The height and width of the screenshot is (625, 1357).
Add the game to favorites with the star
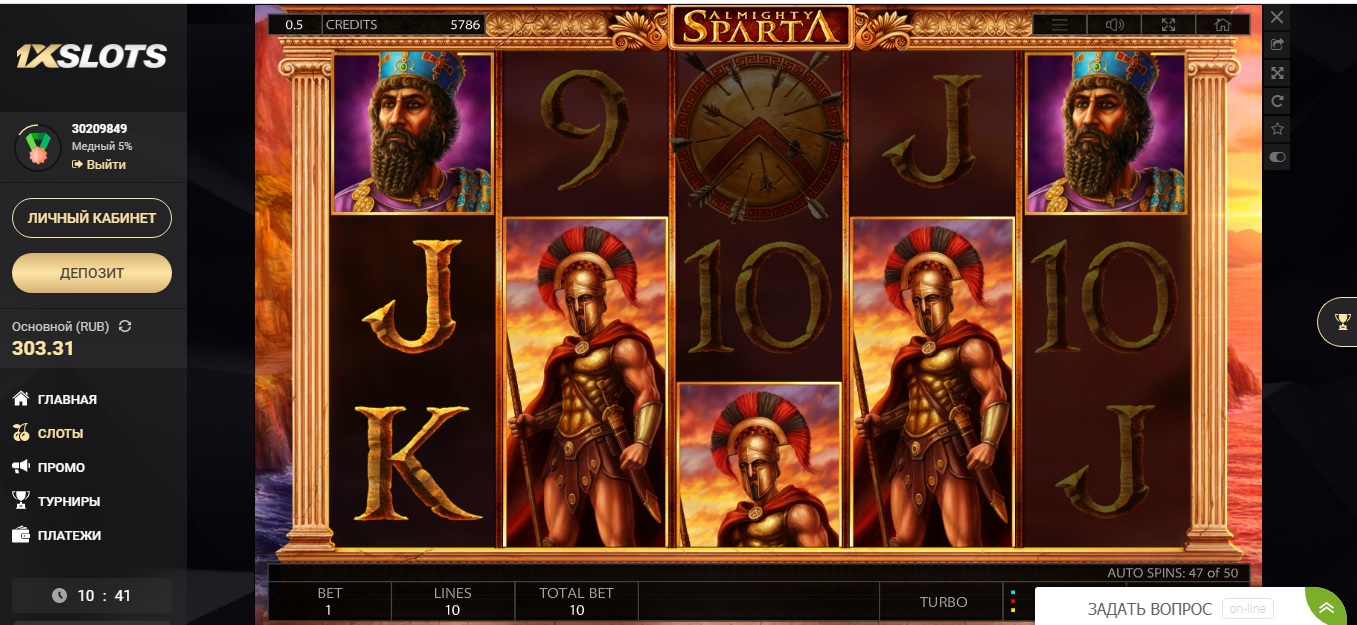click(1277, 129)
